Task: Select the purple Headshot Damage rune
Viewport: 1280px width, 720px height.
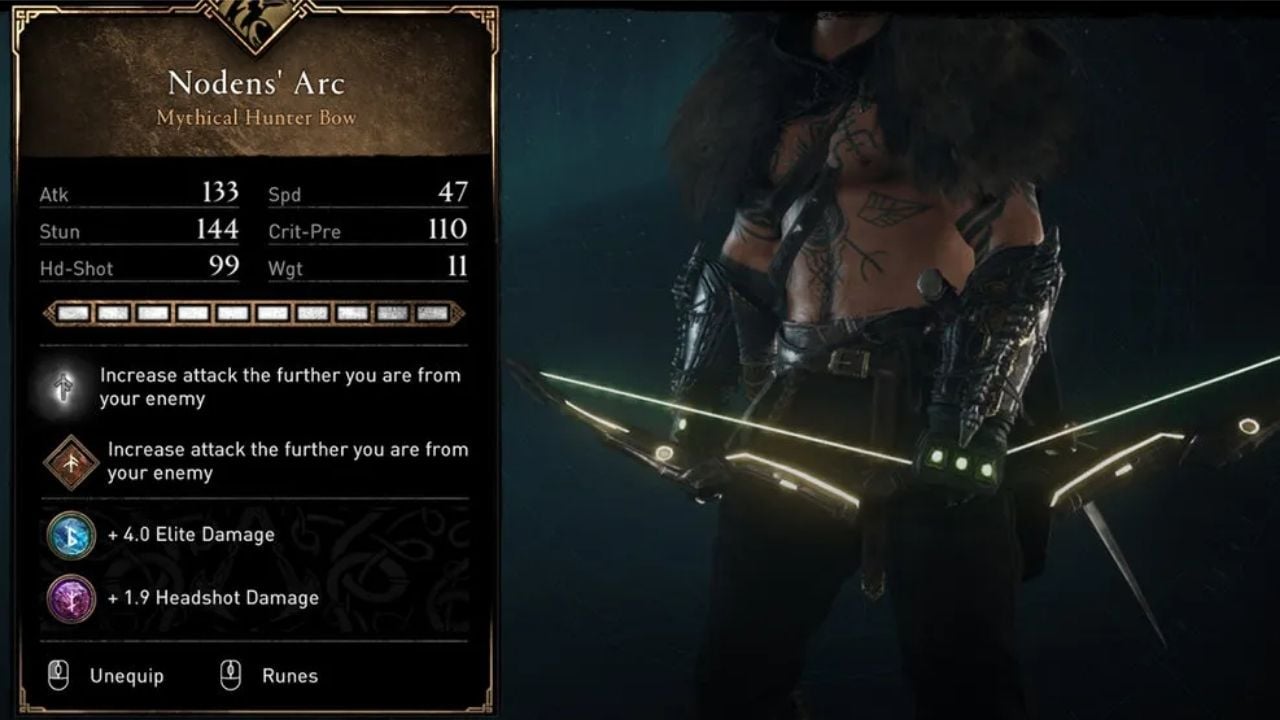Action: (x=71, y=599)
